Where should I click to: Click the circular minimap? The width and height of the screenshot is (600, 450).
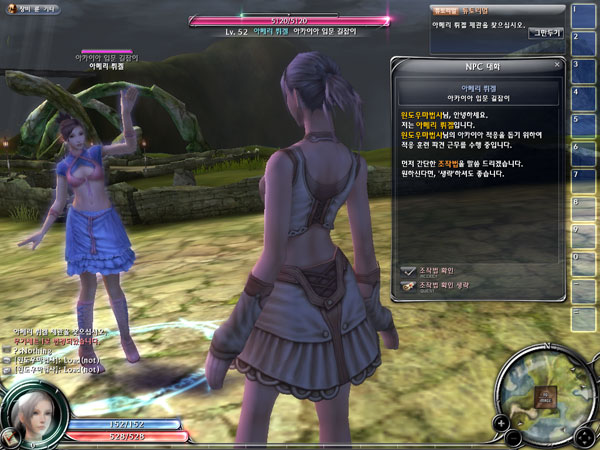point(545,395)
